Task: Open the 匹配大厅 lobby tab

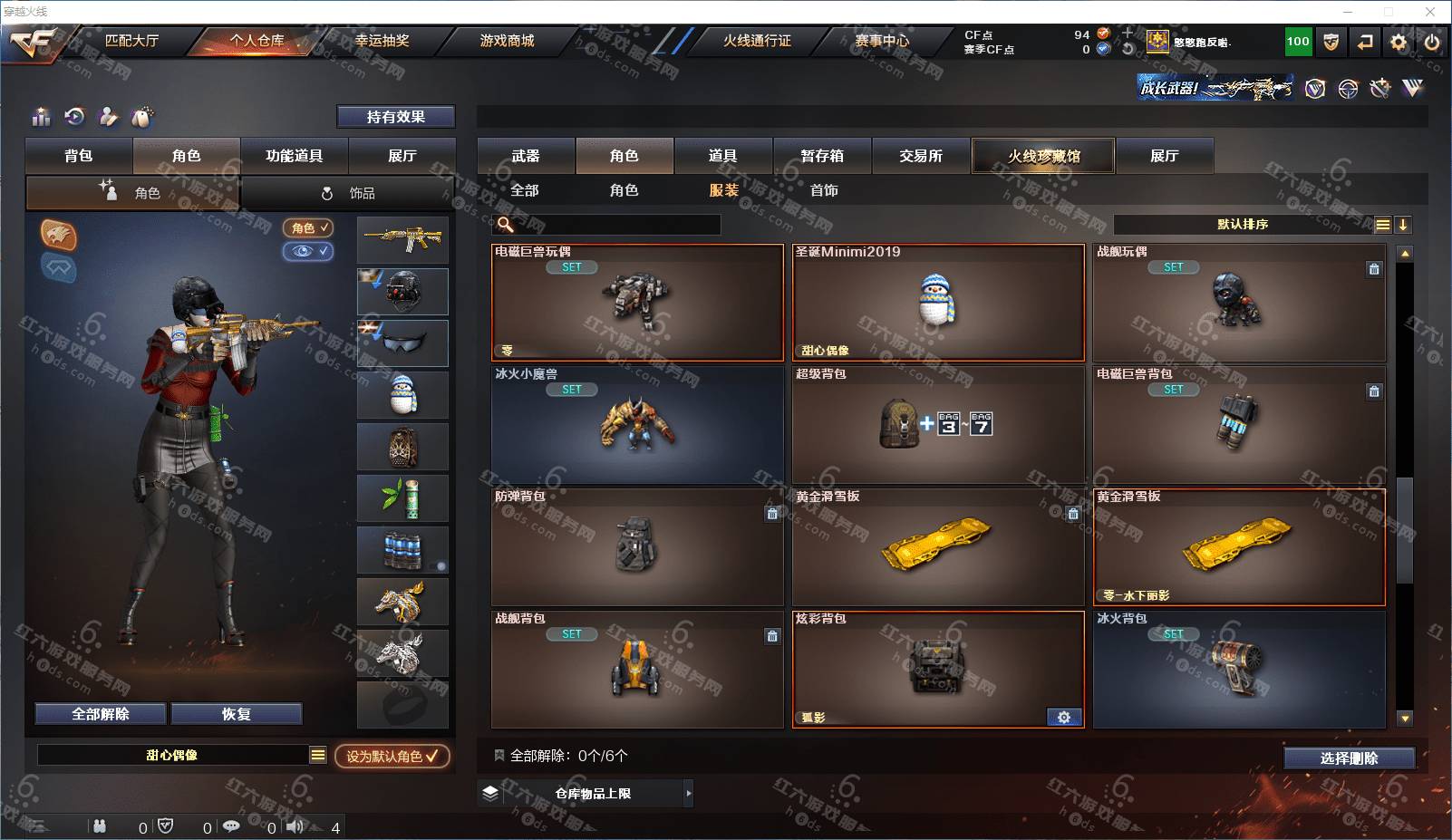Action: tap(131, 41)
